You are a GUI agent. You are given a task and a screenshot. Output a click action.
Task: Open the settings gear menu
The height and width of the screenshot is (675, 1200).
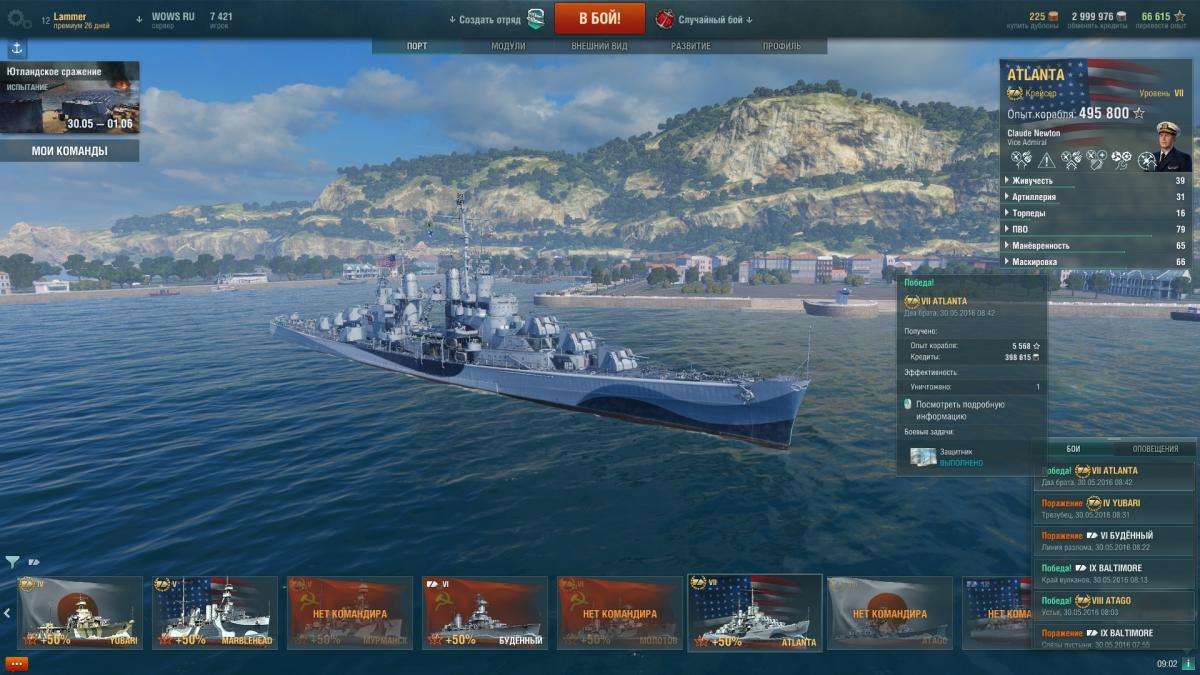point(19,18)
